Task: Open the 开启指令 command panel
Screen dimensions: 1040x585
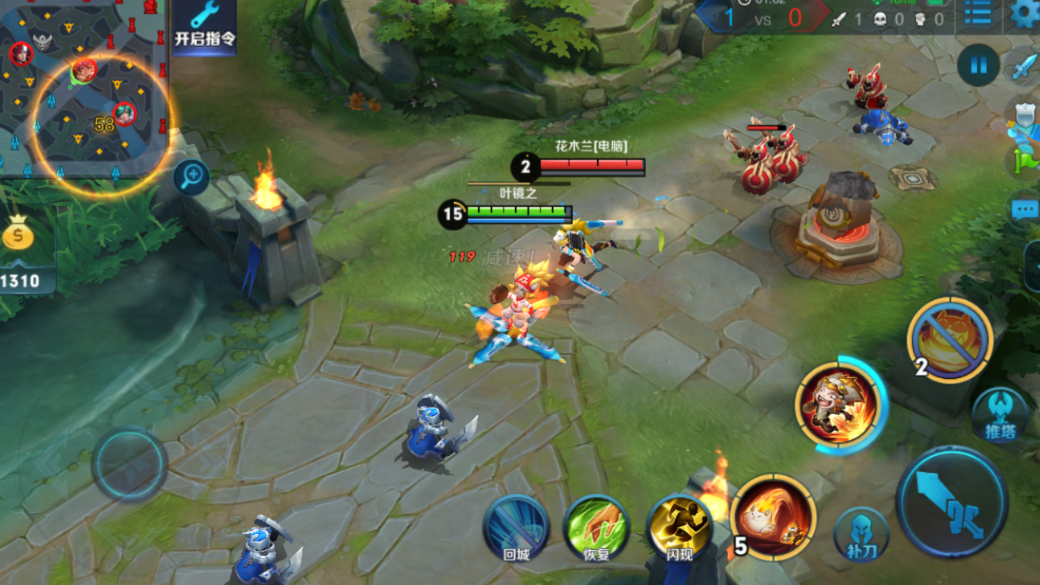Action: coord(204,26)
